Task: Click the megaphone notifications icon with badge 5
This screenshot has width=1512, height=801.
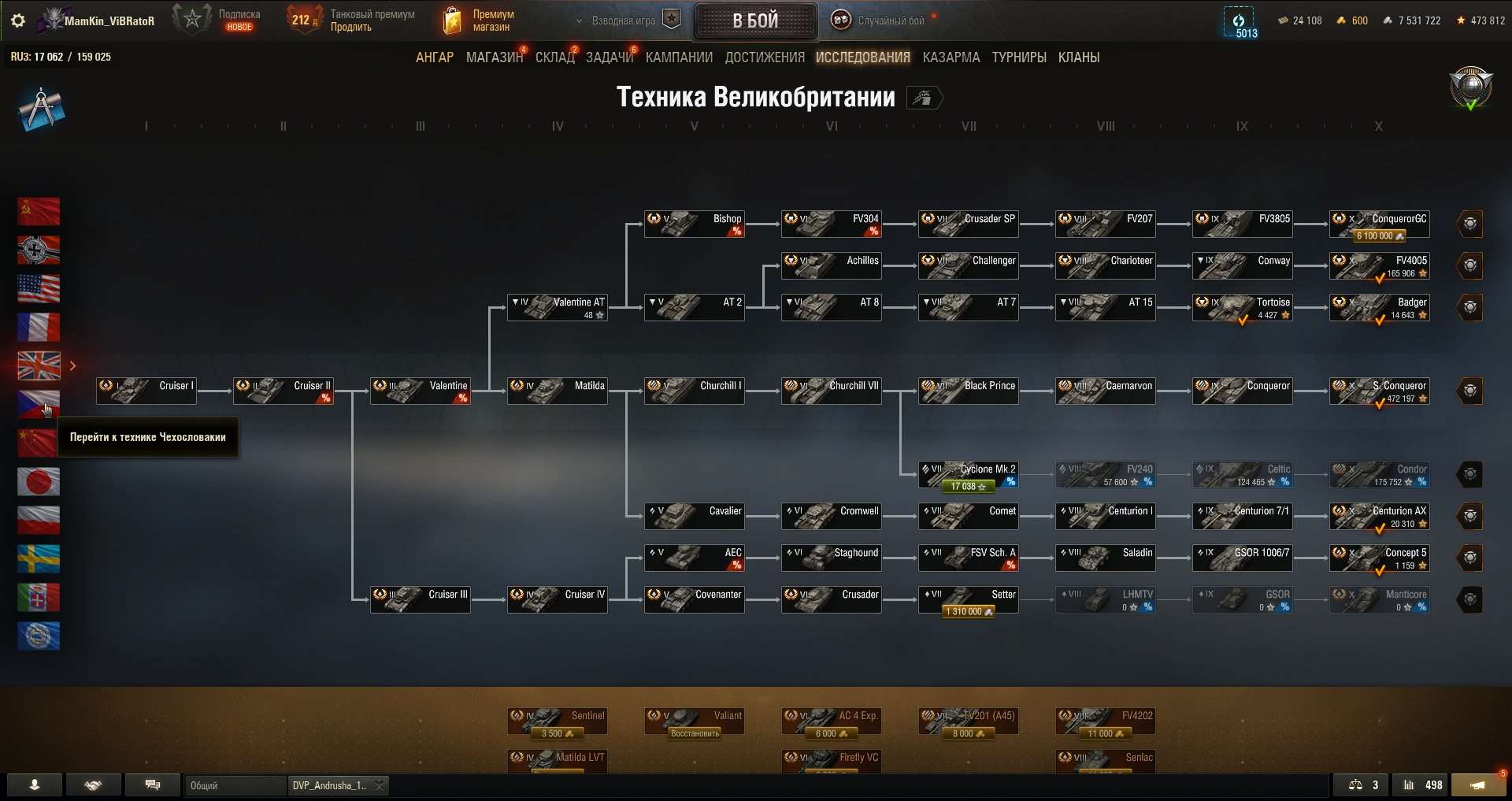Action: click(x=1479, y=785)
